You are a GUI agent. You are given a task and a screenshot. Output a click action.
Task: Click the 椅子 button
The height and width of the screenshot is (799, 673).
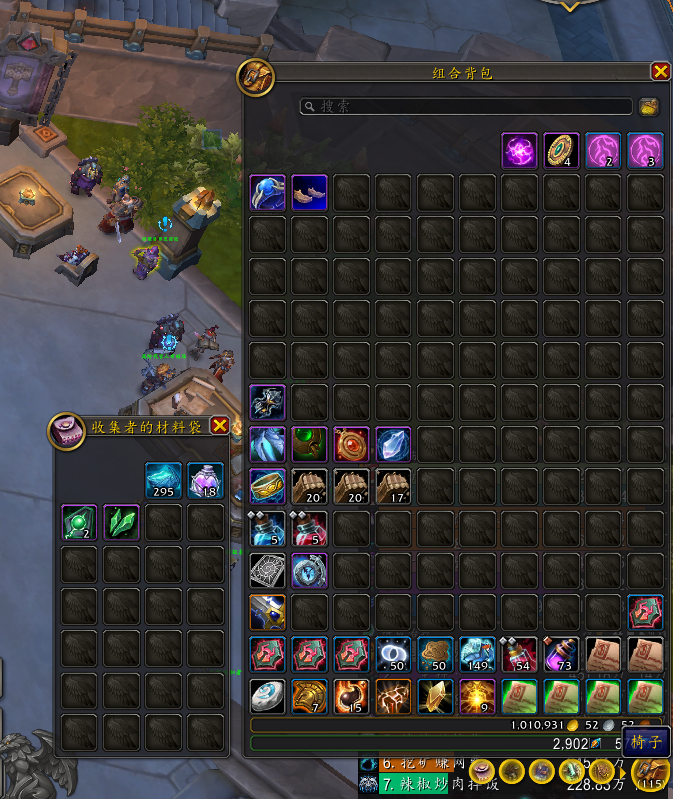tap(646, 743)
